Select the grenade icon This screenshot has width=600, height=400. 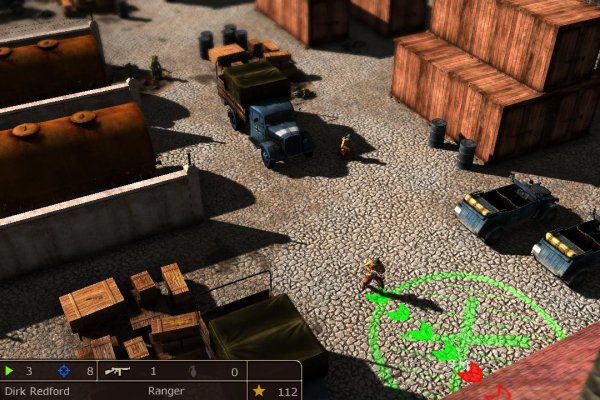pos(195,371)
